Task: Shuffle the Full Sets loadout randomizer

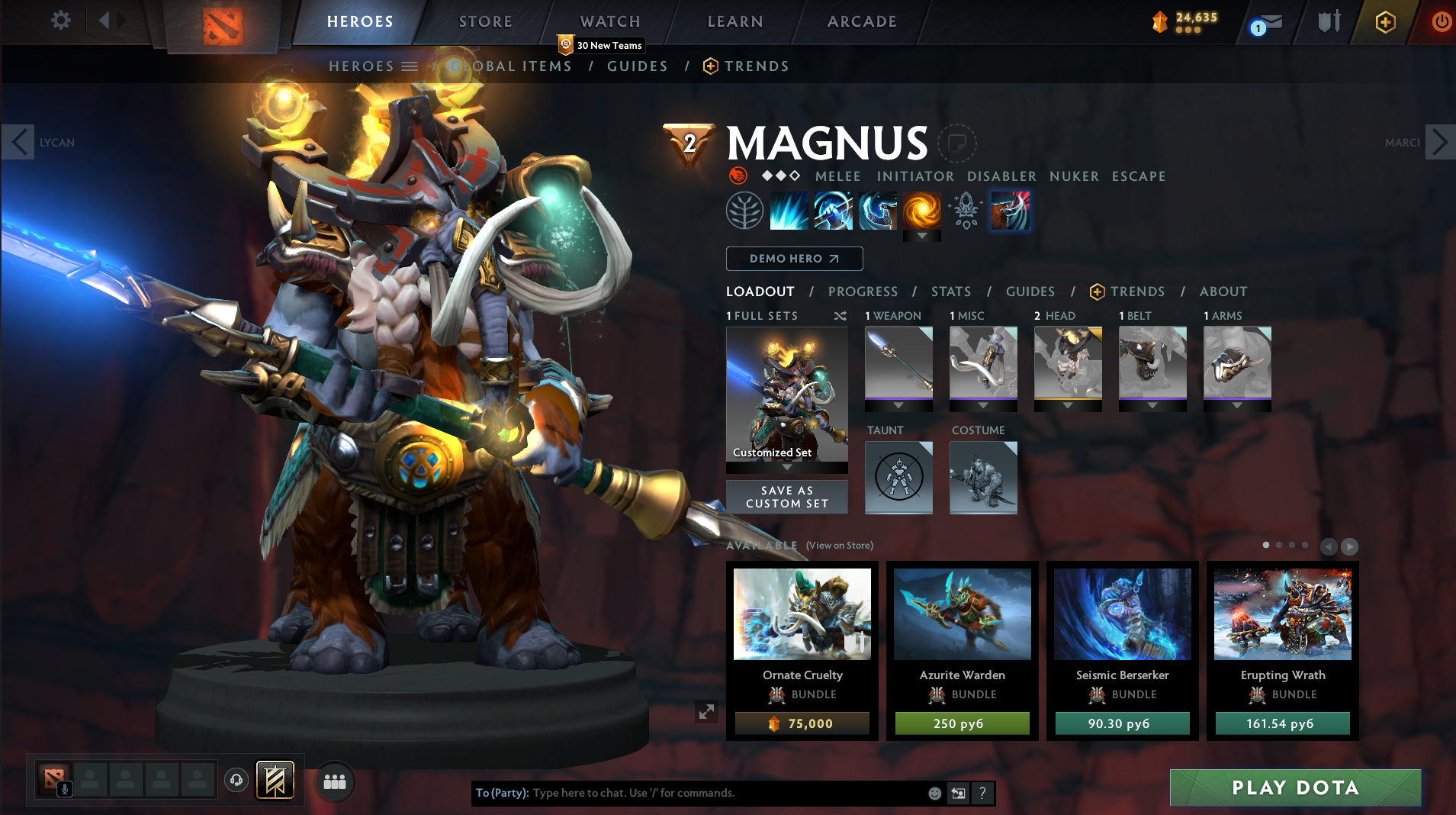Action: pyautogui.click(x=839, y=316)
